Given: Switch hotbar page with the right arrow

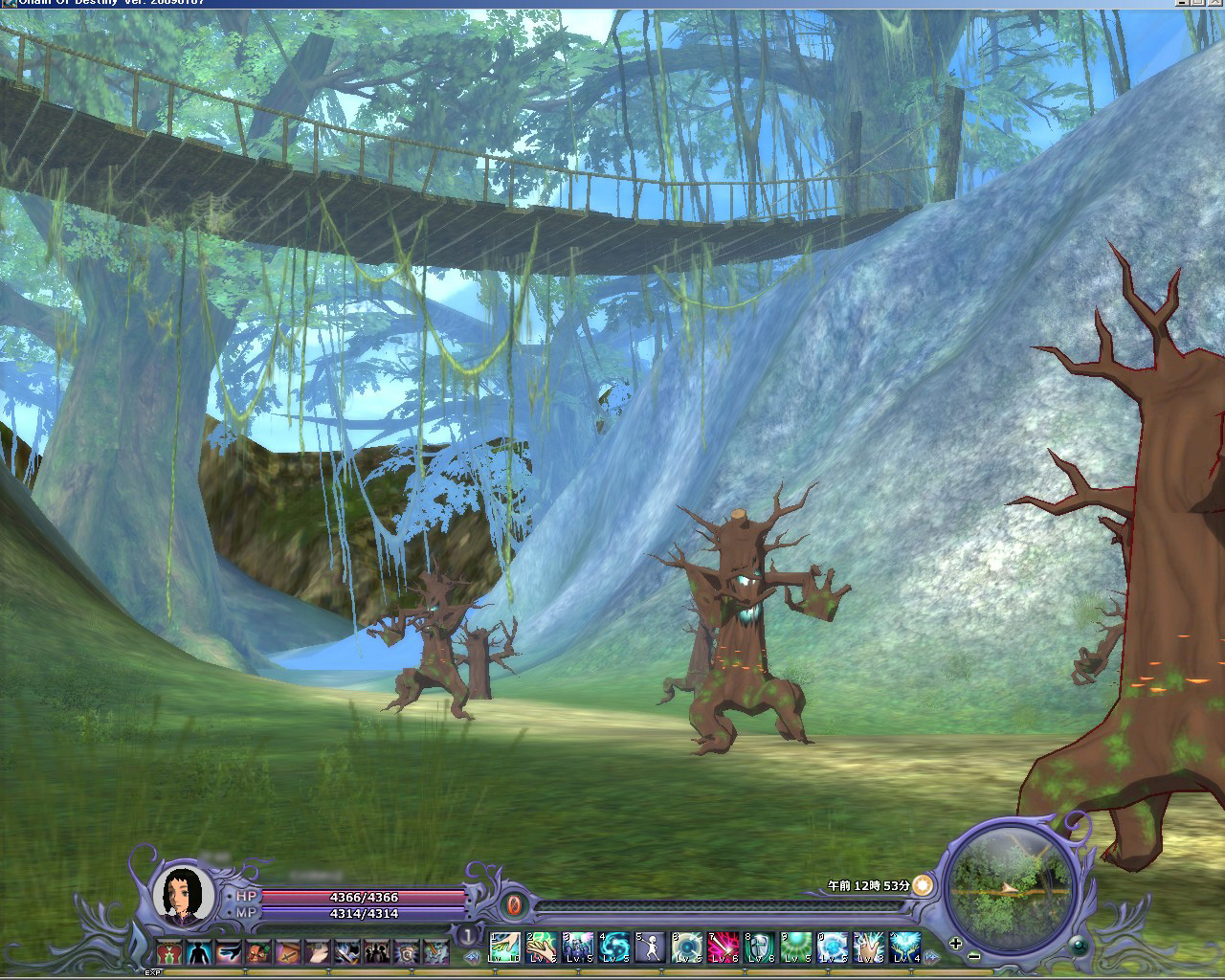Looking at the screenshot, I should pos(931,957).
